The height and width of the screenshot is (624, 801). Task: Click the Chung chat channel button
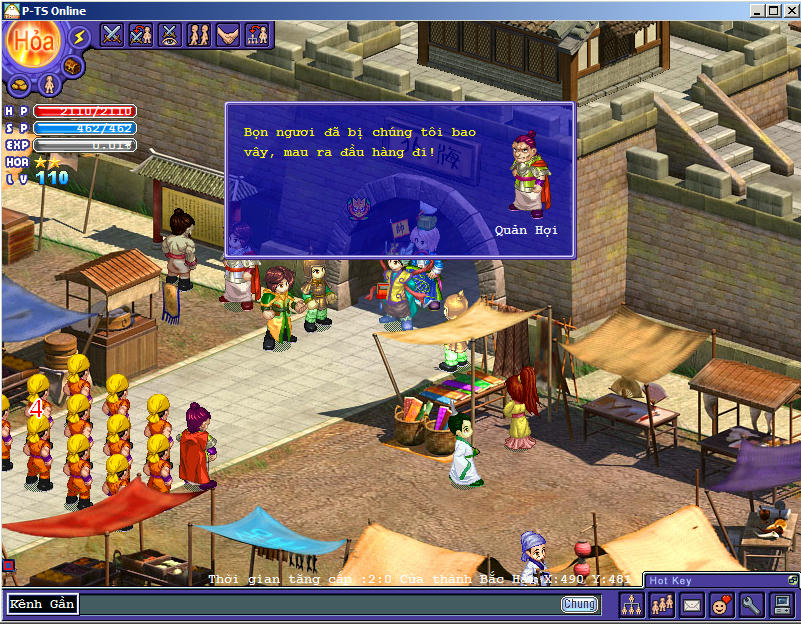click(580, 604)
